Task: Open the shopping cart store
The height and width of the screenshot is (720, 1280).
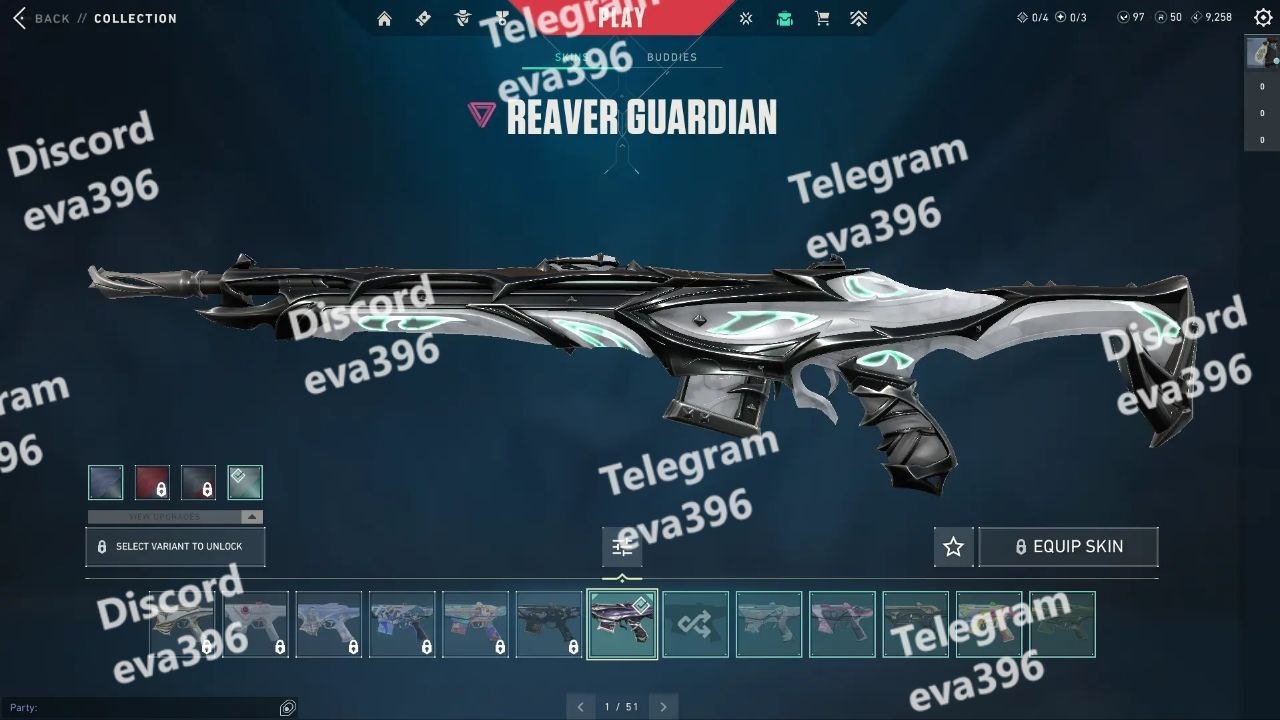Action: pos(822,18)
